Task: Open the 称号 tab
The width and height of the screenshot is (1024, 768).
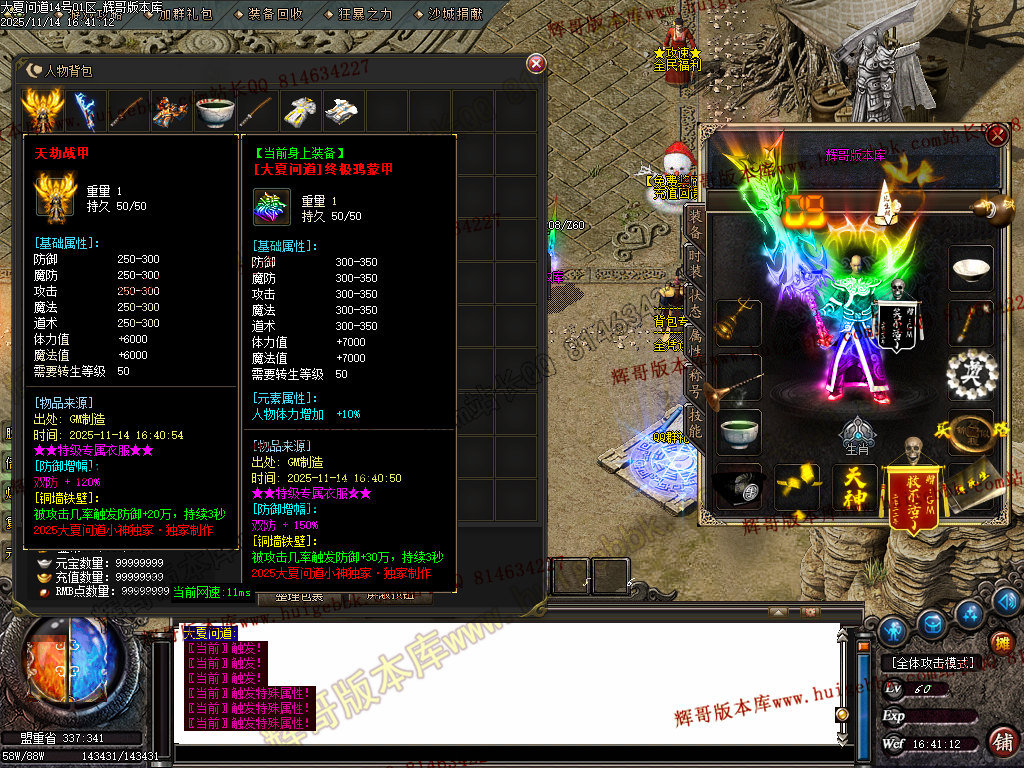Action: coord(695,381)
